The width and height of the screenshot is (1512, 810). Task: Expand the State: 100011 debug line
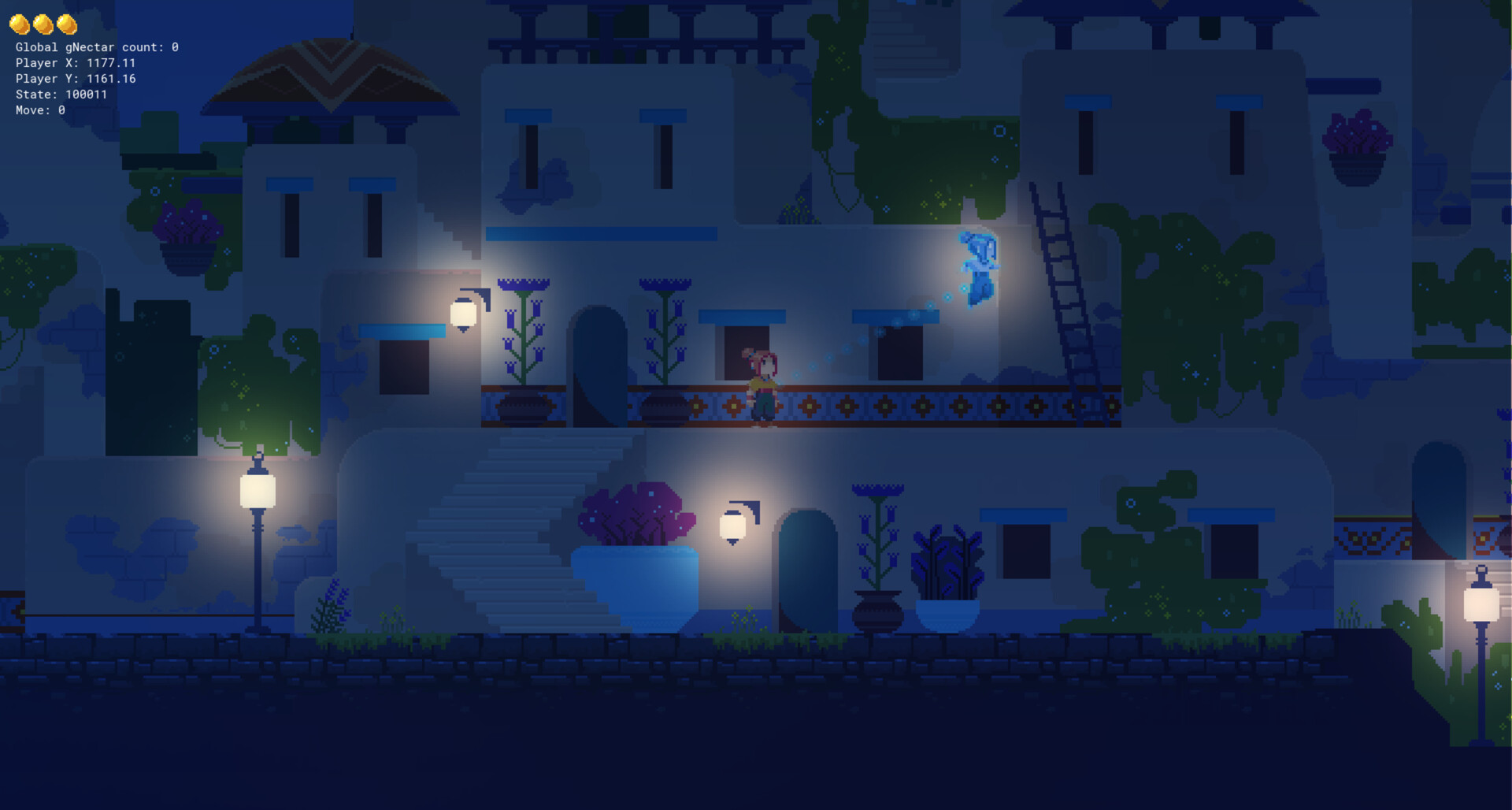(61, 94)
